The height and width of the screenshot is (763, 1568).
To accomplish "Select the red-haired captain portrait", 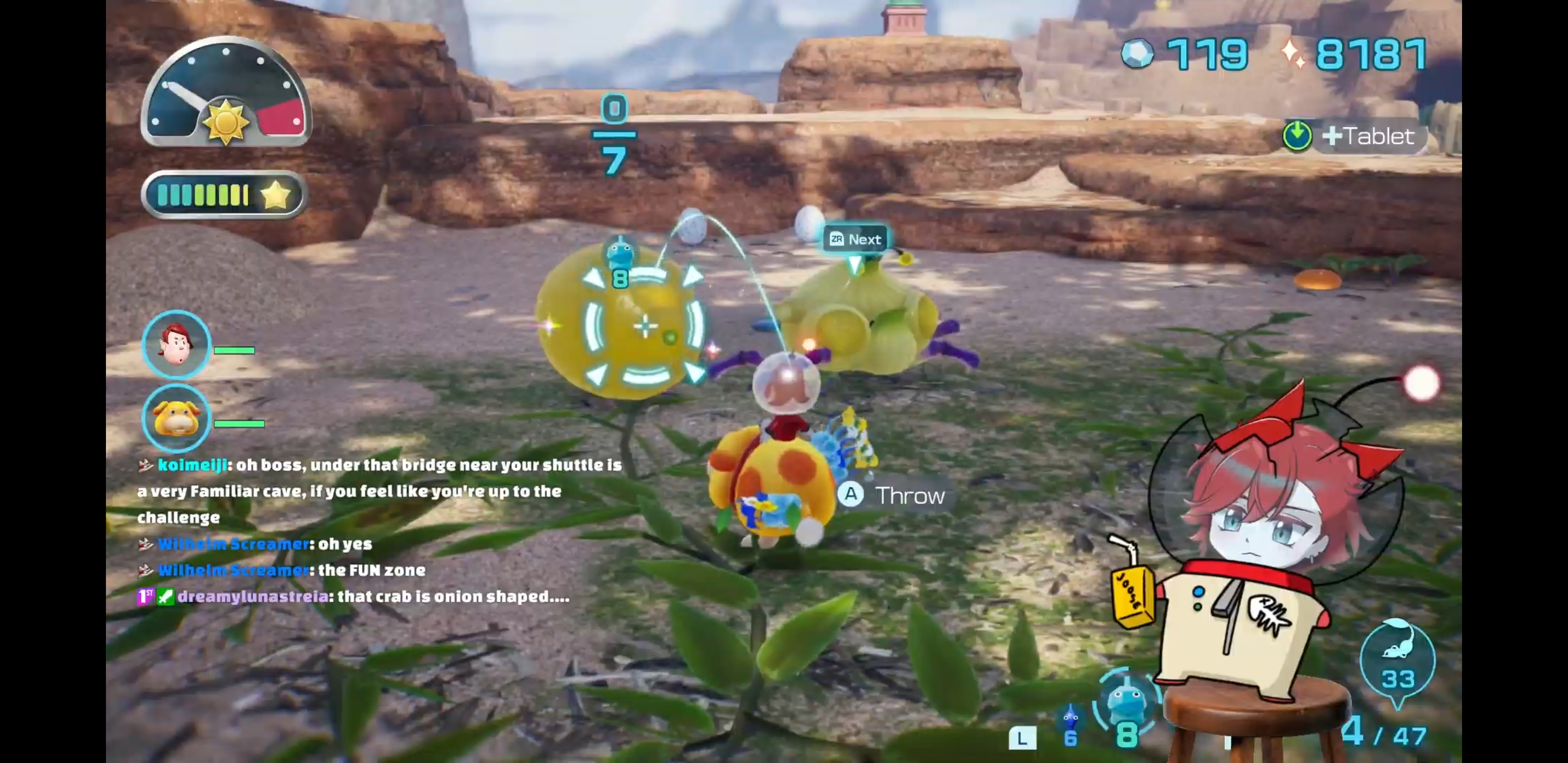I will coord(176,344).
